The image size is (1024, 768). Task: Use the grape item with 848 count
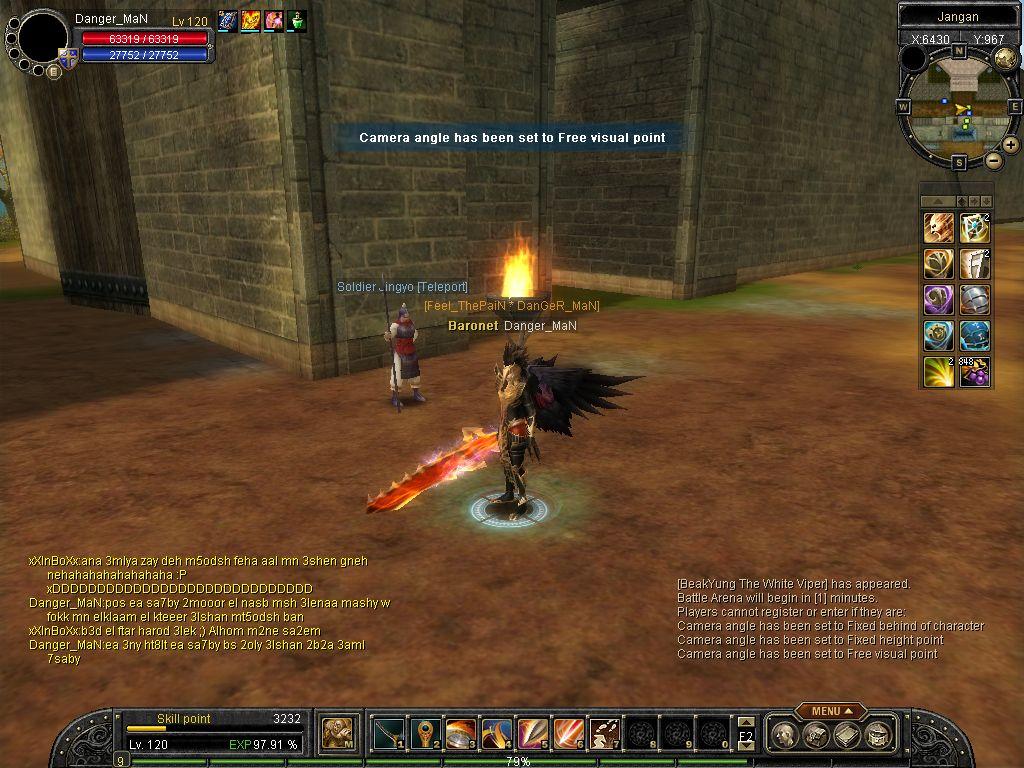coord(975,372)
